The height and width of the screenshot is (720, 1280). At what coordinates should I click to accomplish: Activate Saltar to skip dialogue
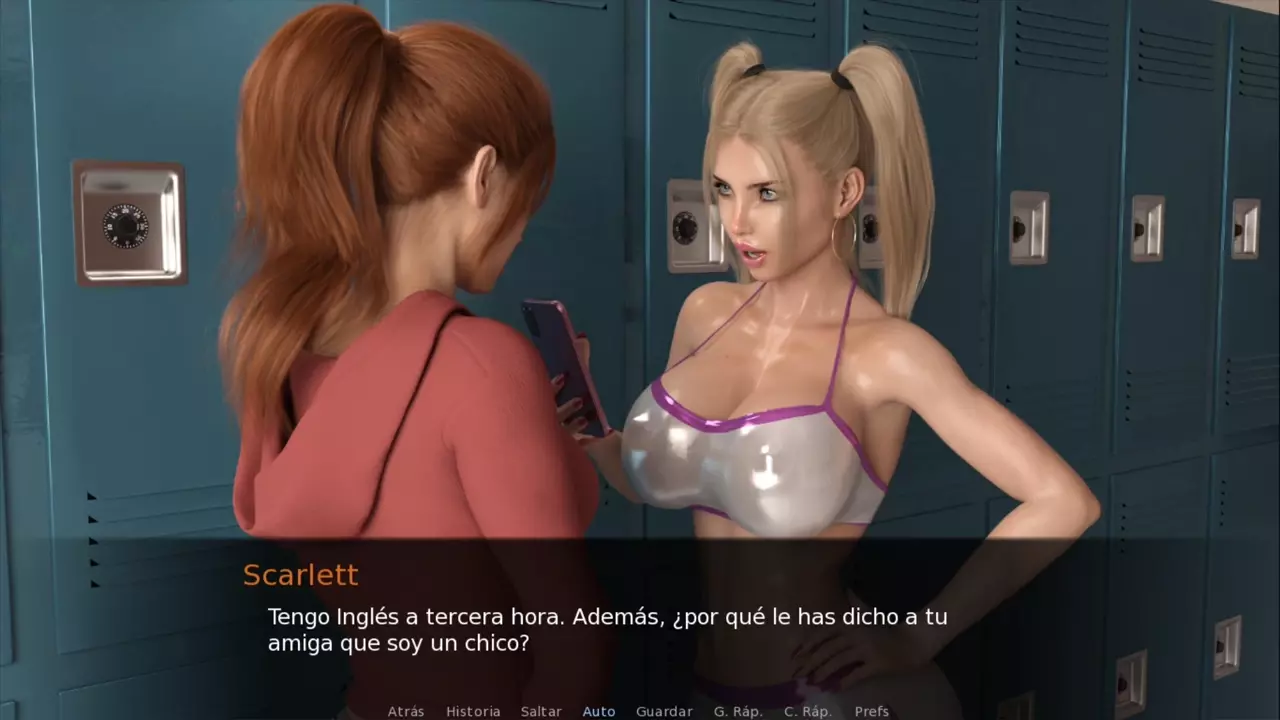click(x=541, y=711)
